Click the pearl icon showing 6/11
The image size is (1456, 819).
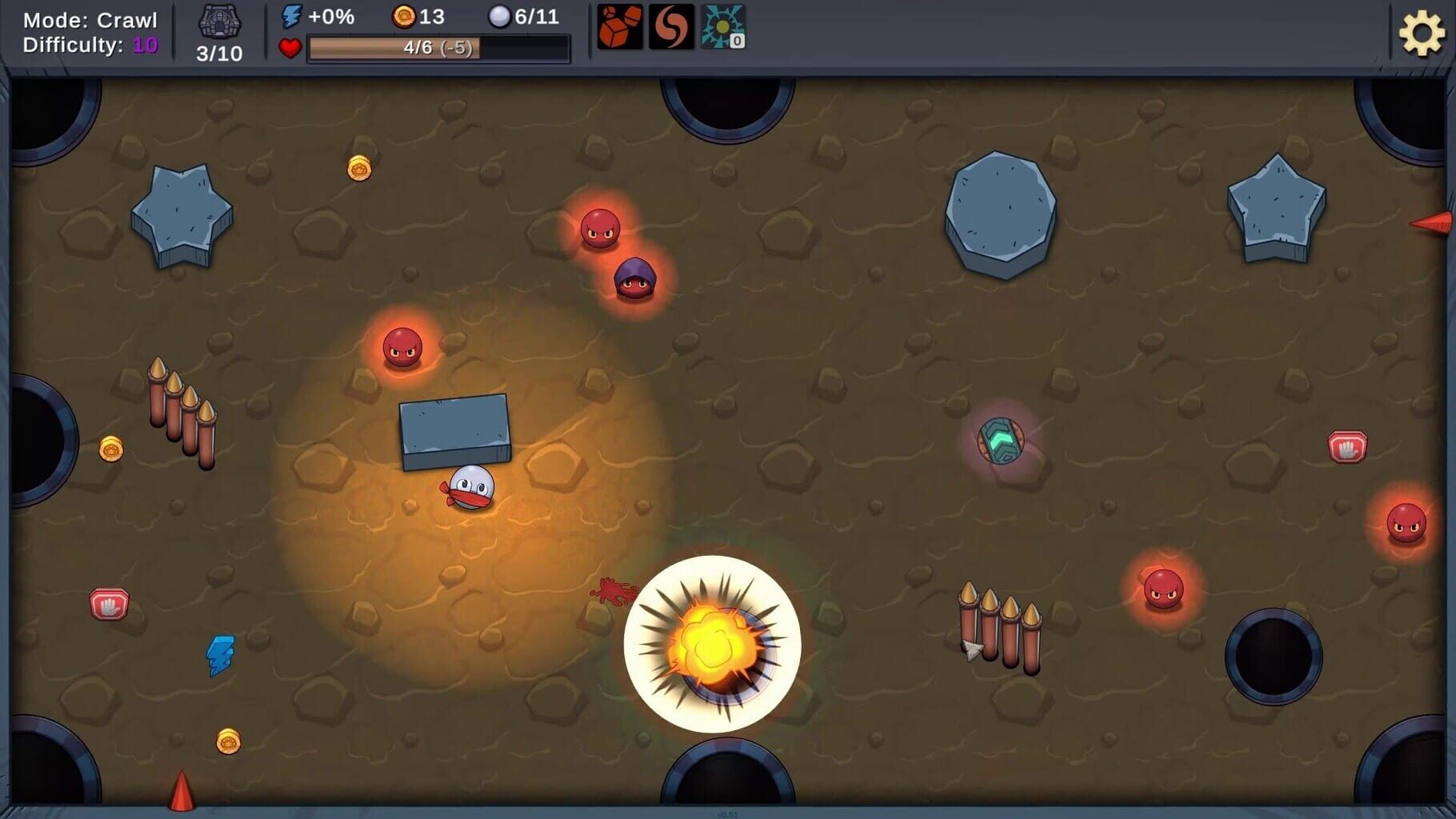(500, 15)
